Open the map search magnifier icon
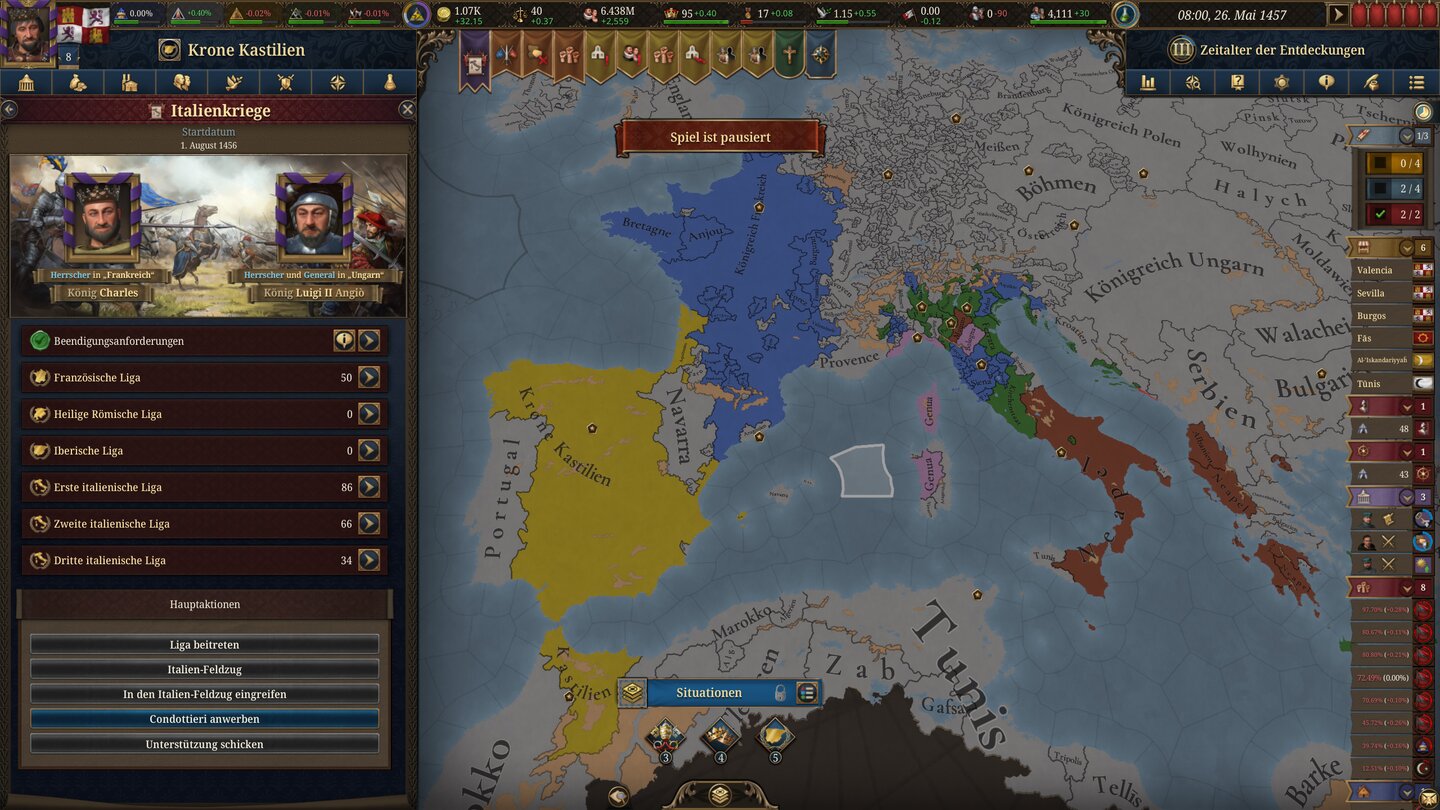The height and width of the screenshot is (810, 1440). coord(1192,82)
